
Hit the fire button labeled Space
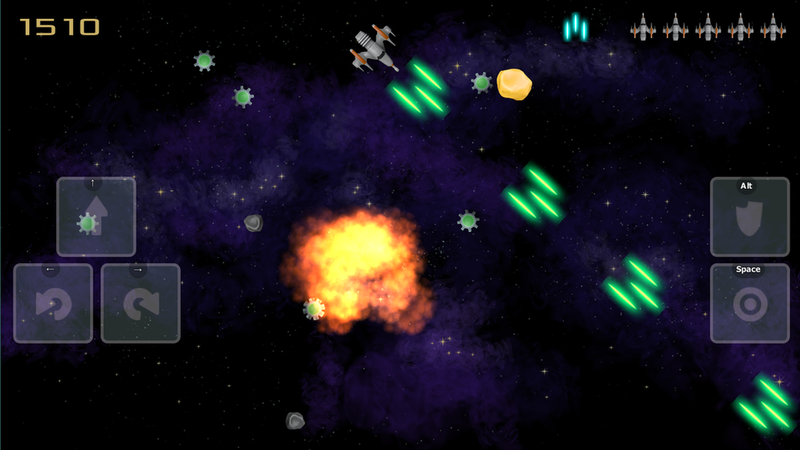[x=749, y=303]
